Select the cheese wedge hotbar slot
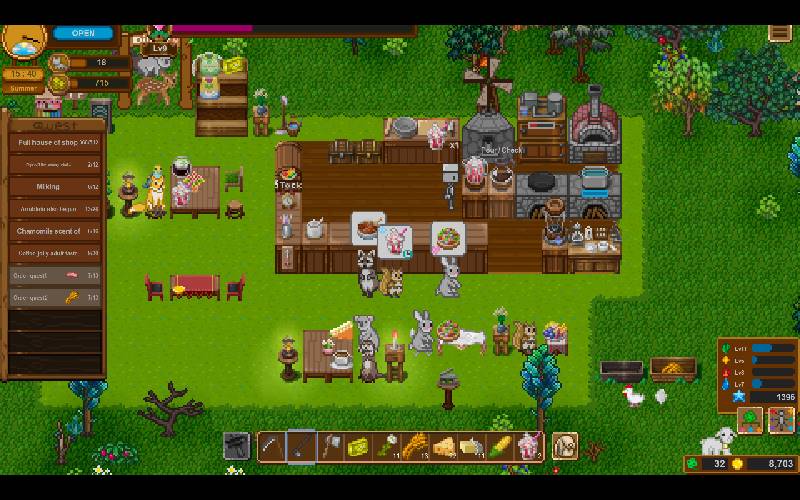This screenshot has height=500, width=800. click(443, 446)
